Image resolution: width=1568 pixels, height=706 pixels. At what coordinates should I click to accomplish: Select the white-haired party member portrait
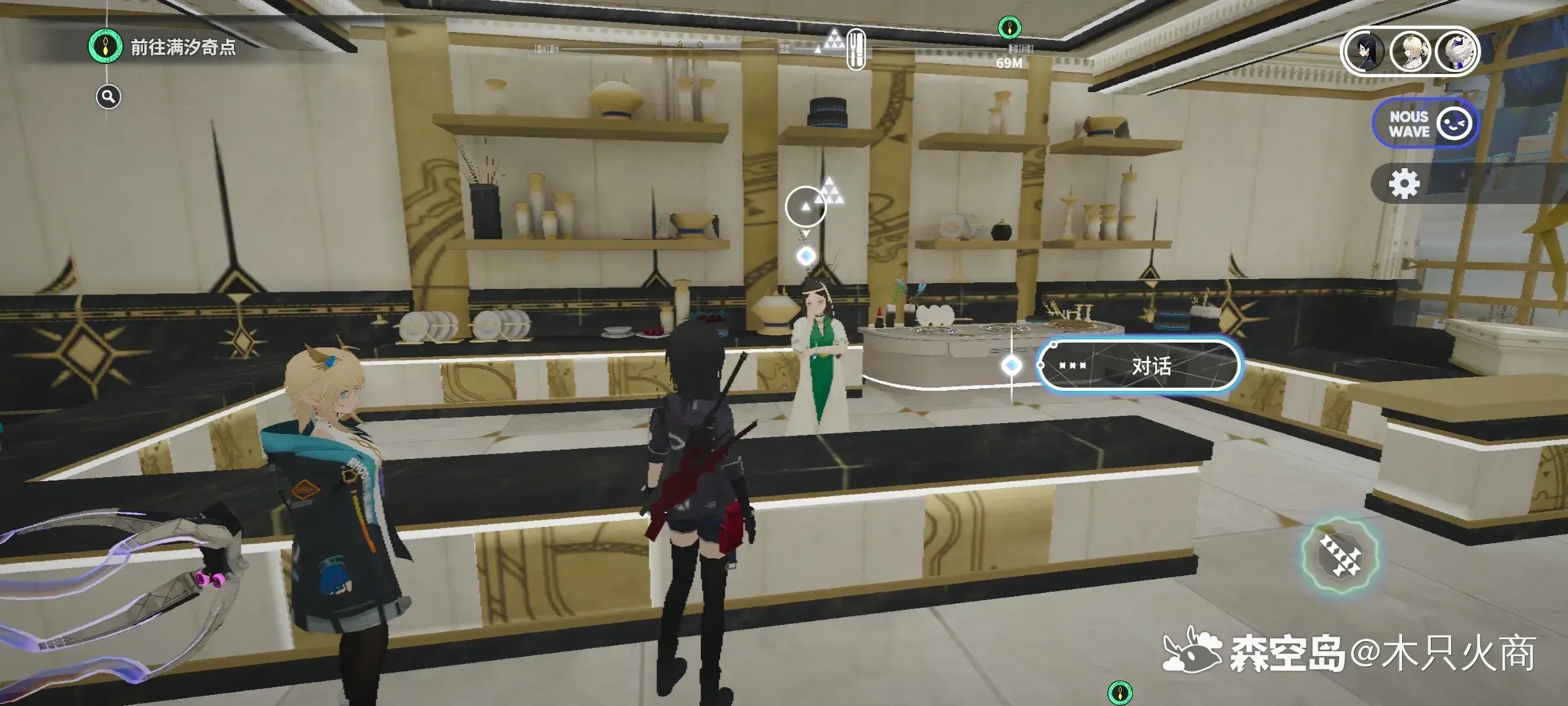(x=1456, y=51)
